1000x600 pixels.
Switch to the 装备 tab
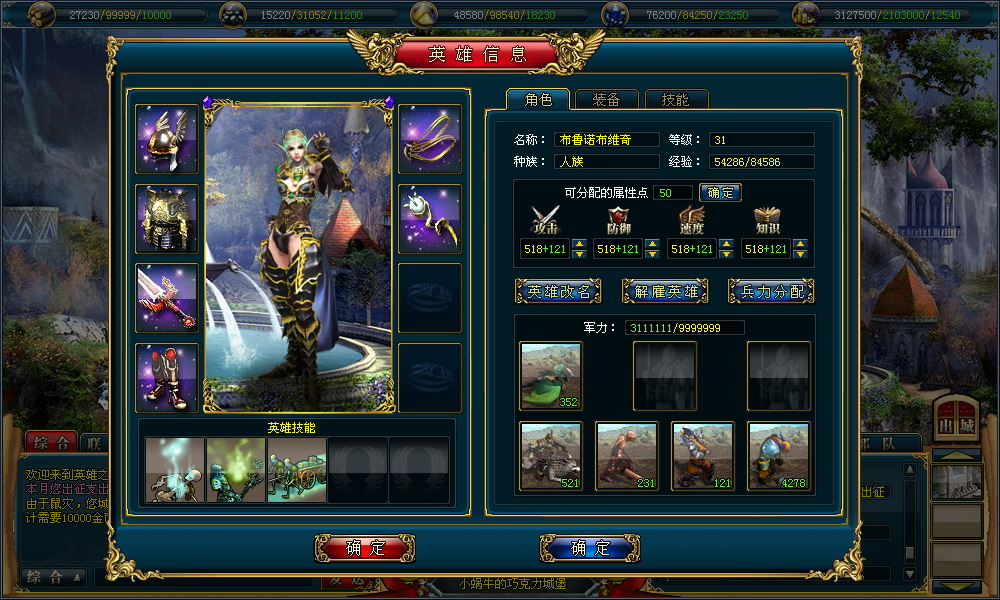click(x=606, y=100)
